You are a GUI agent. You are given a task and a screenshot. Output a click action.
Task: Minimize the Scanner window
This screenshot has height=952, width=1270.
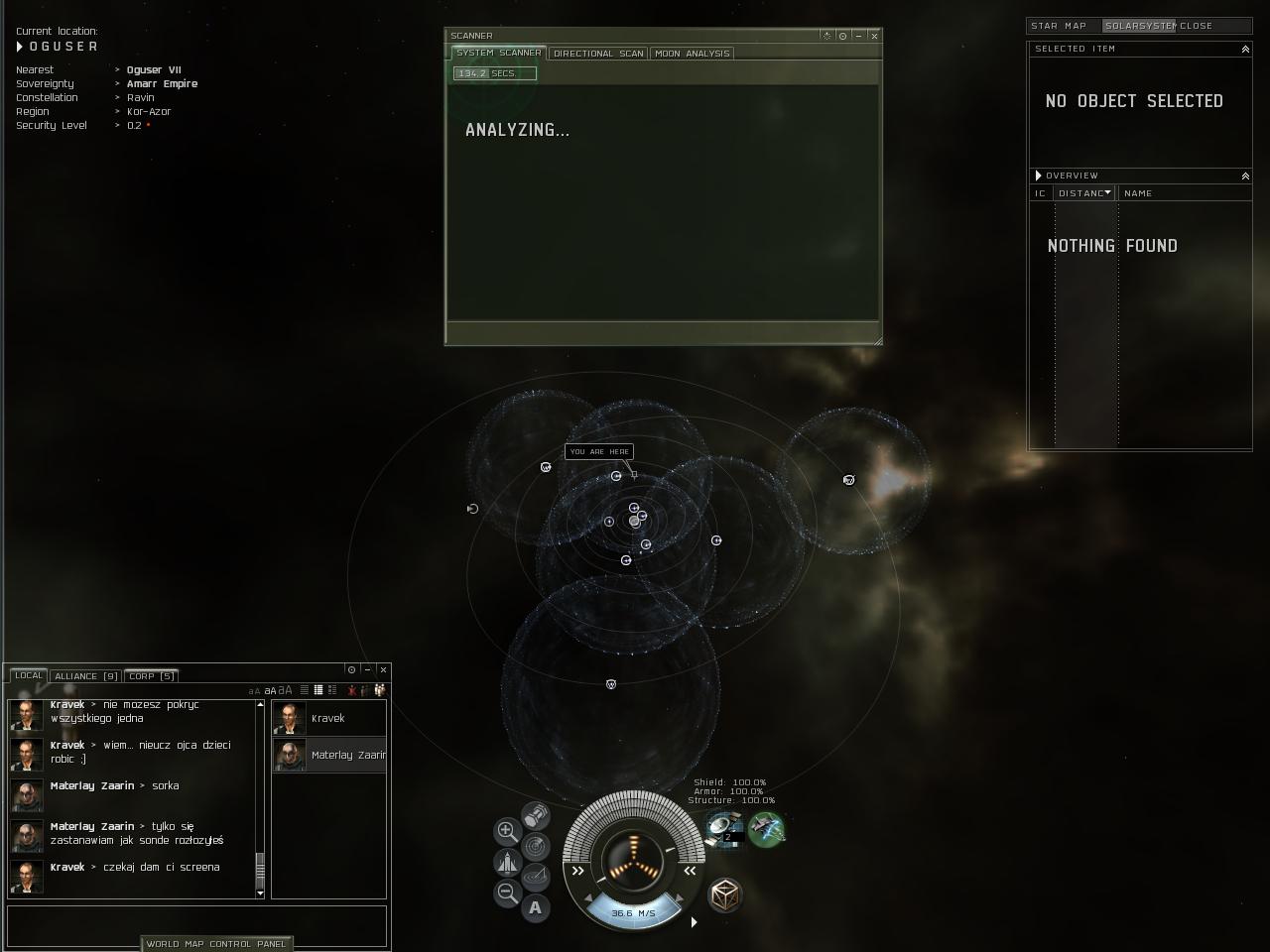[858, 36]
